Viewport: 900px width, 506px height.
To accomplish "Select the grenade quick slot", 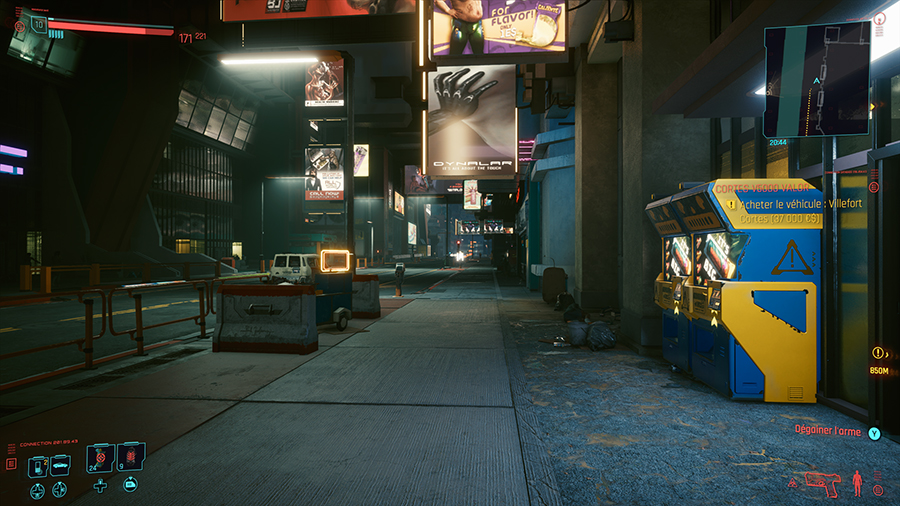I will click(130, 459).
